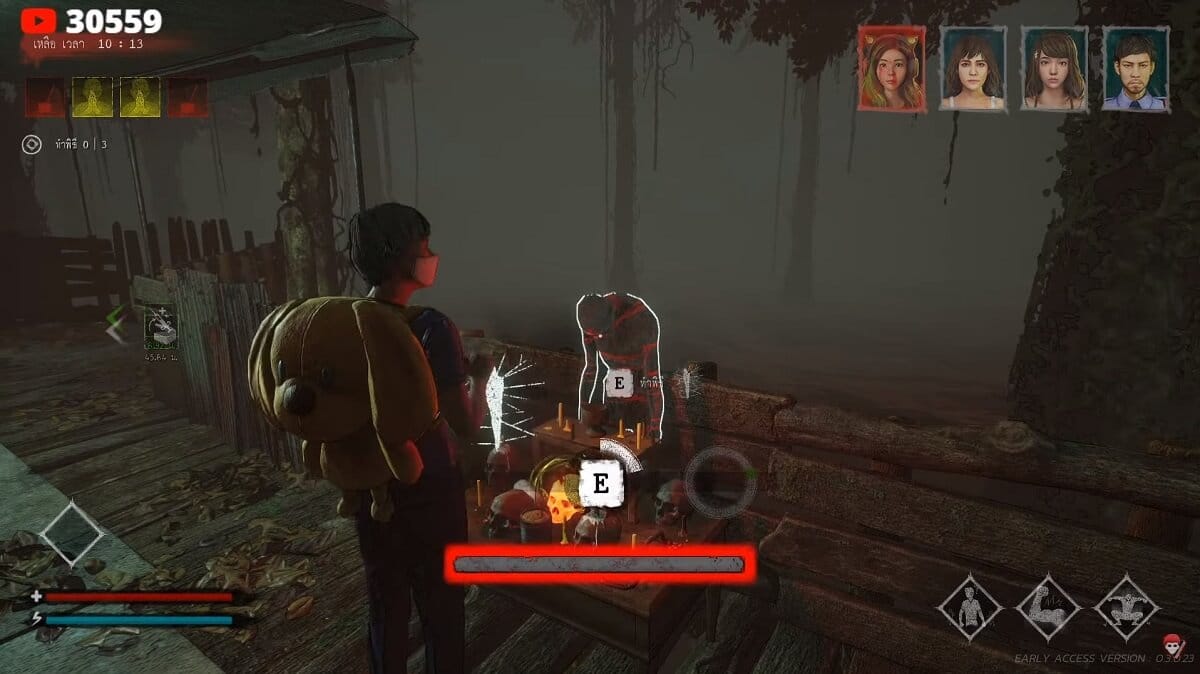The image size is (1200, 674).
Task: Activate the standing person perk icon
Action: click(x=969, y=607)
